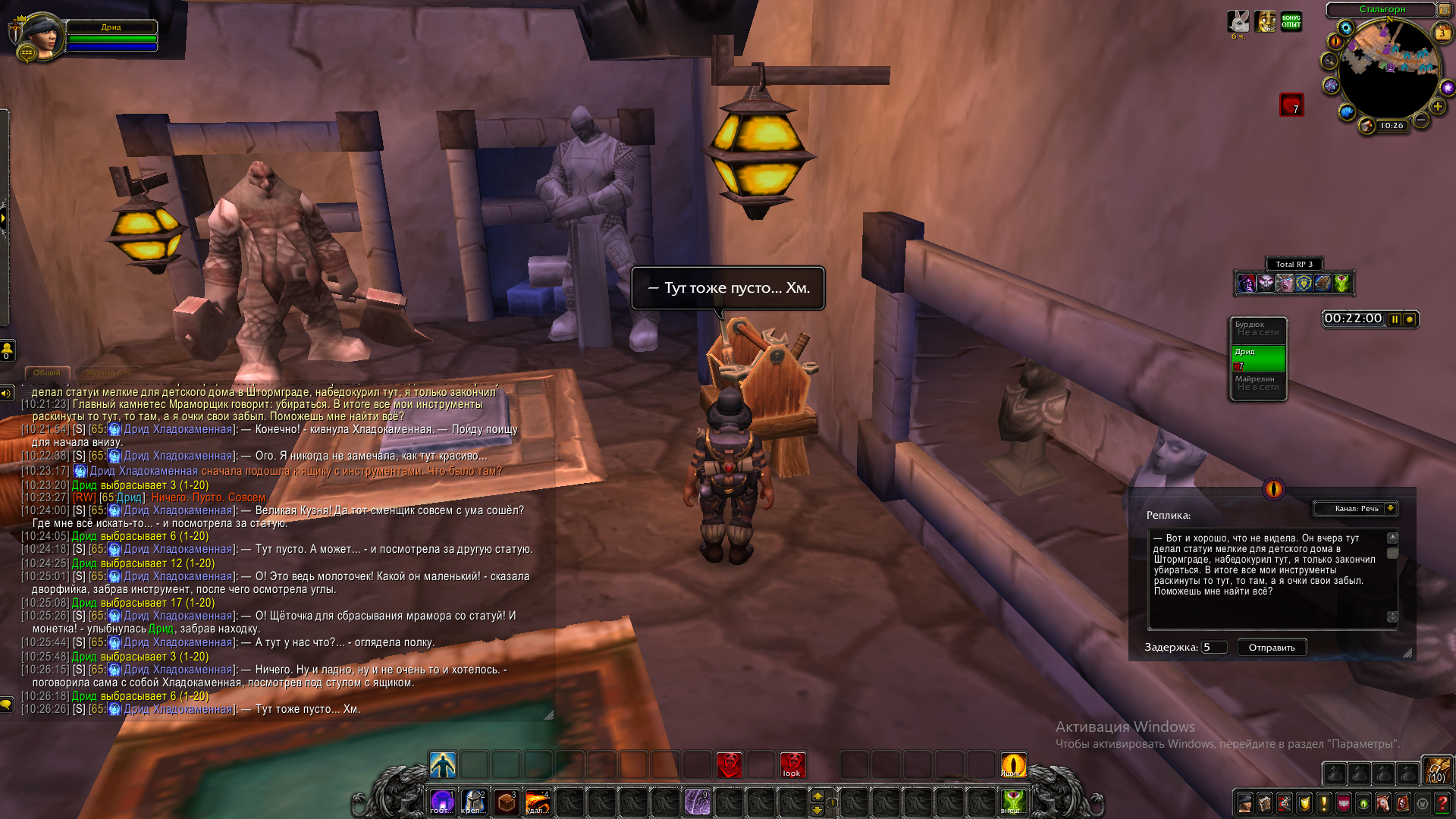Open the backpack bag showing (10)
Image resolution: width=1456 pixels, height=819 pixels.
[x=1436, y=770]
